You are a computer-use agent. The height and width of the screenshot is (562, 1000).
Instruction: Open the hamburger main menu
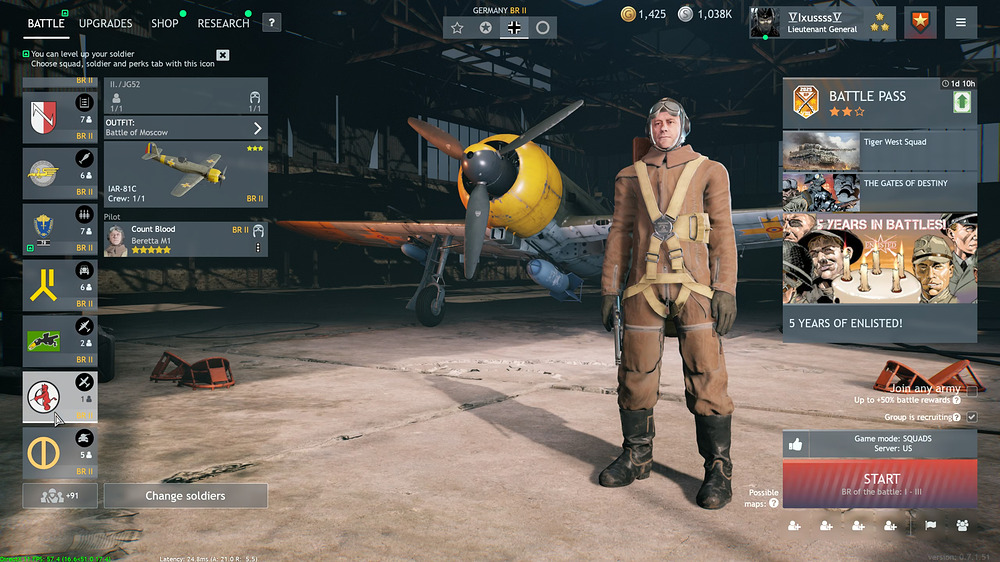coord(961,23)
